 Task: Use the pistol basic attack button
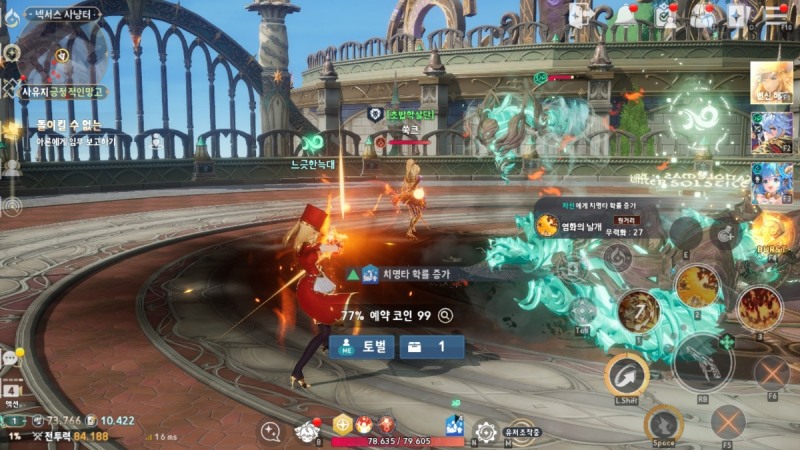703,362
